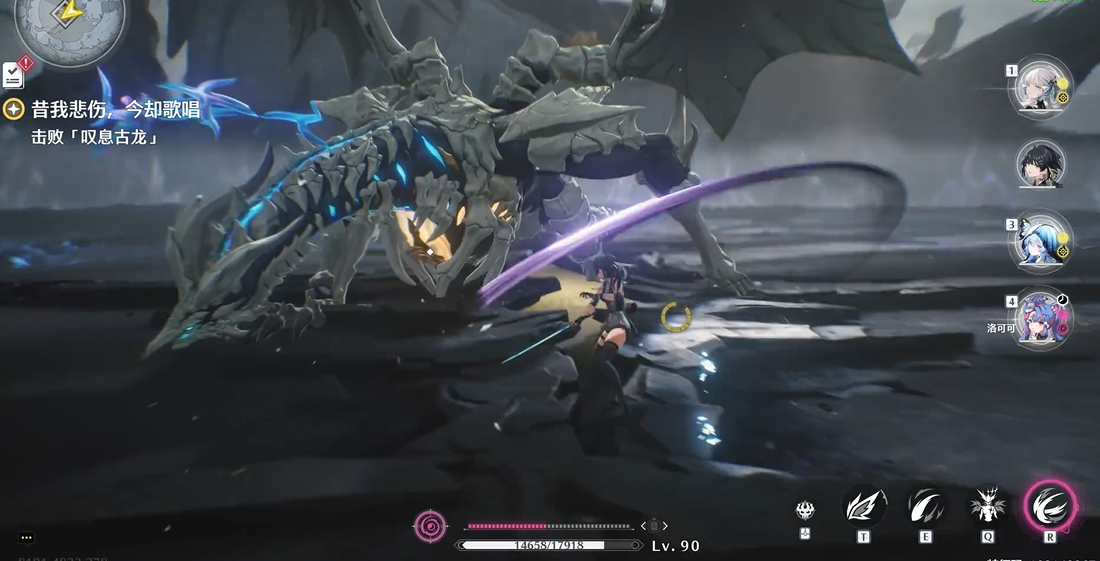Unleash the pink-glowing ultimate skill
The image size is (1100, 561).
point(1050,505)
